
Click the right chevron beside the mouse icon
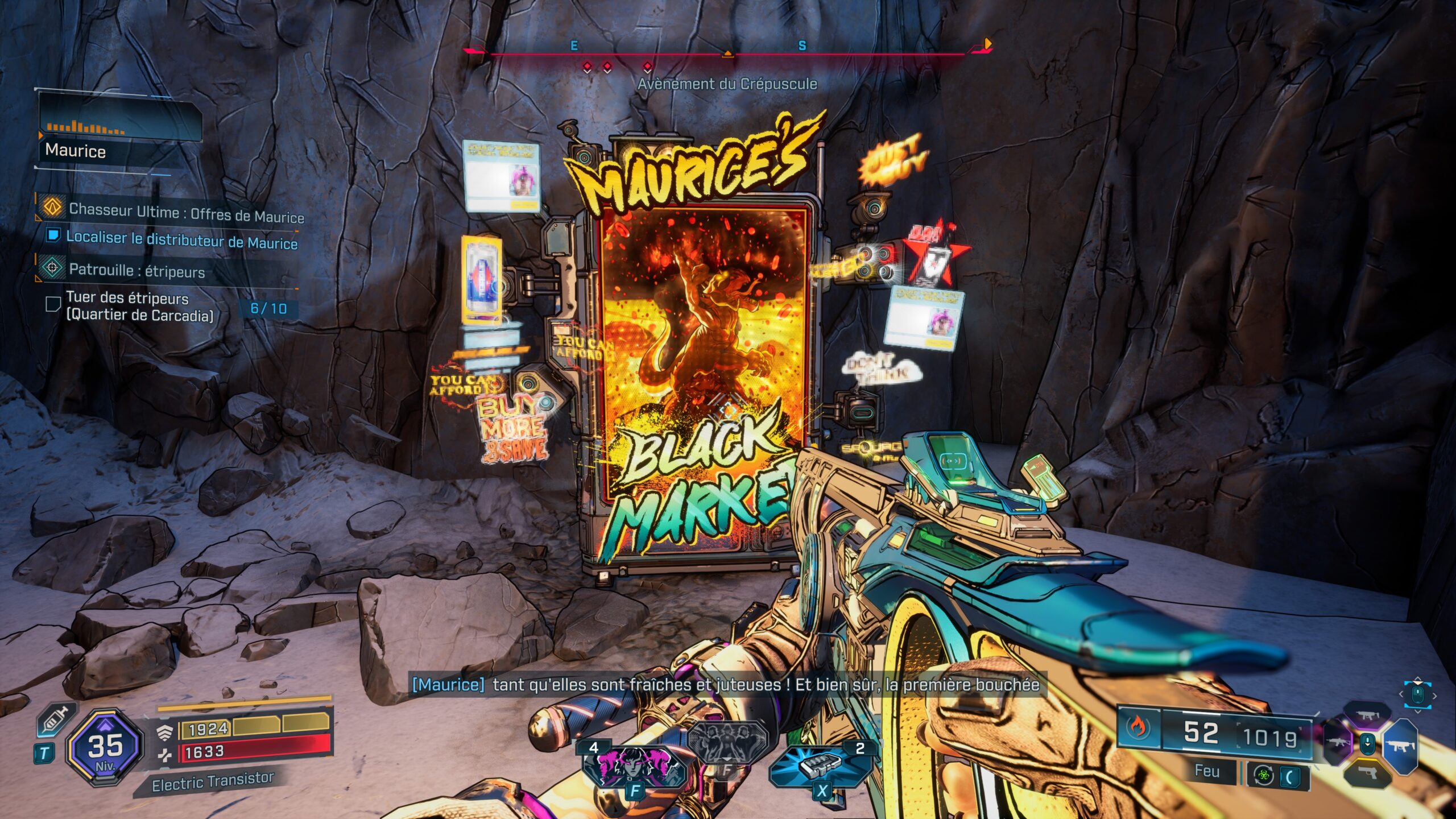point(1435,696)
